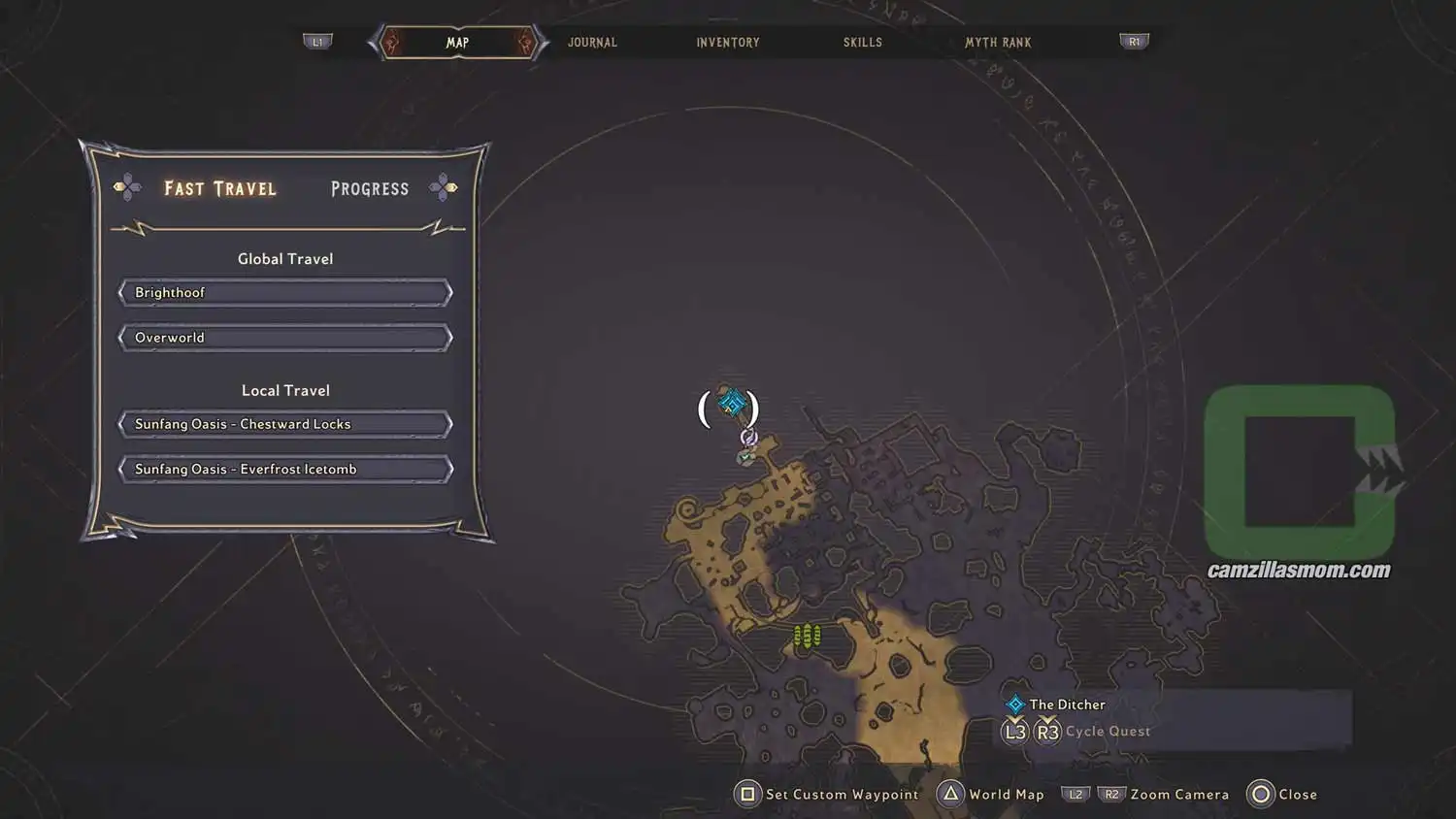The image size is (1456, 819).
Task: Click the L1 shoulder button icon
Action: [x=318, y=41]
